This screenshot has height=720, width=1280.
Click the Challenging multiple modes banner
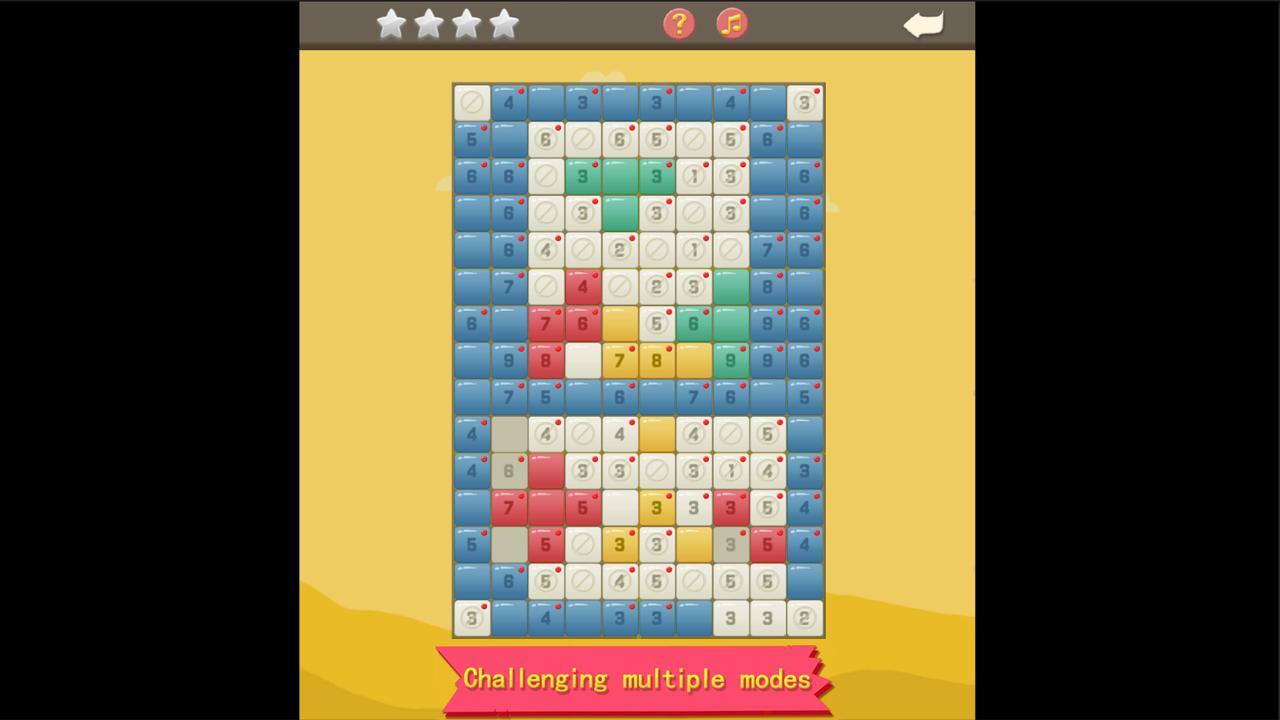[x=637, y=679]
